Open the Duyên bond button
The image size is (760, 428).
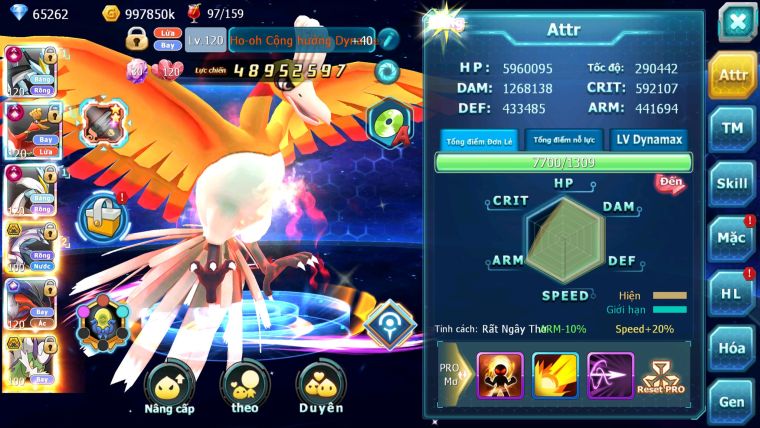click(320, 388)
